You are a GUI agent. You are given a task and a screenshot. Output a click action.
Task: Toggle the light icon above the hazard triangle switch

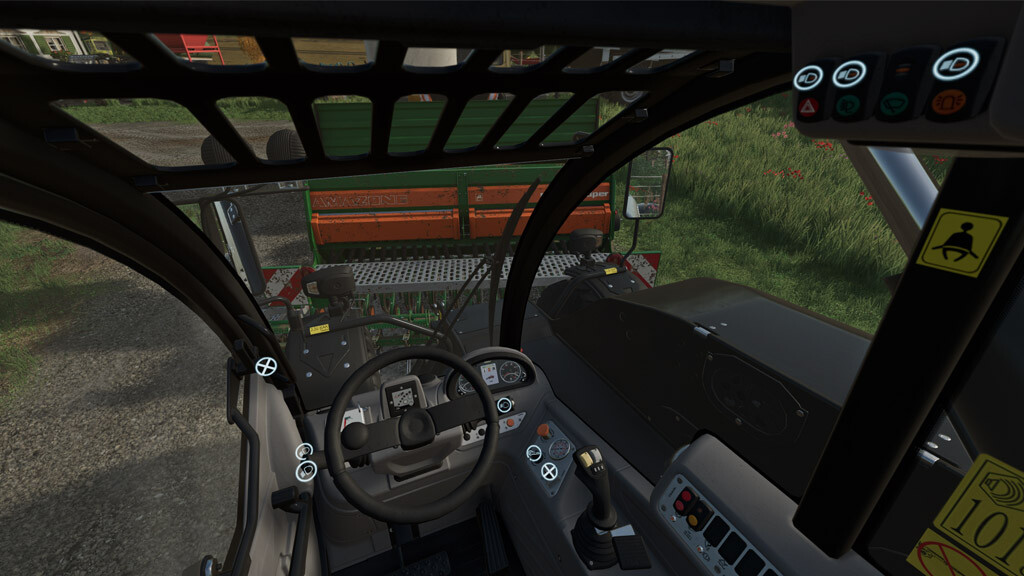coord(807,77)
